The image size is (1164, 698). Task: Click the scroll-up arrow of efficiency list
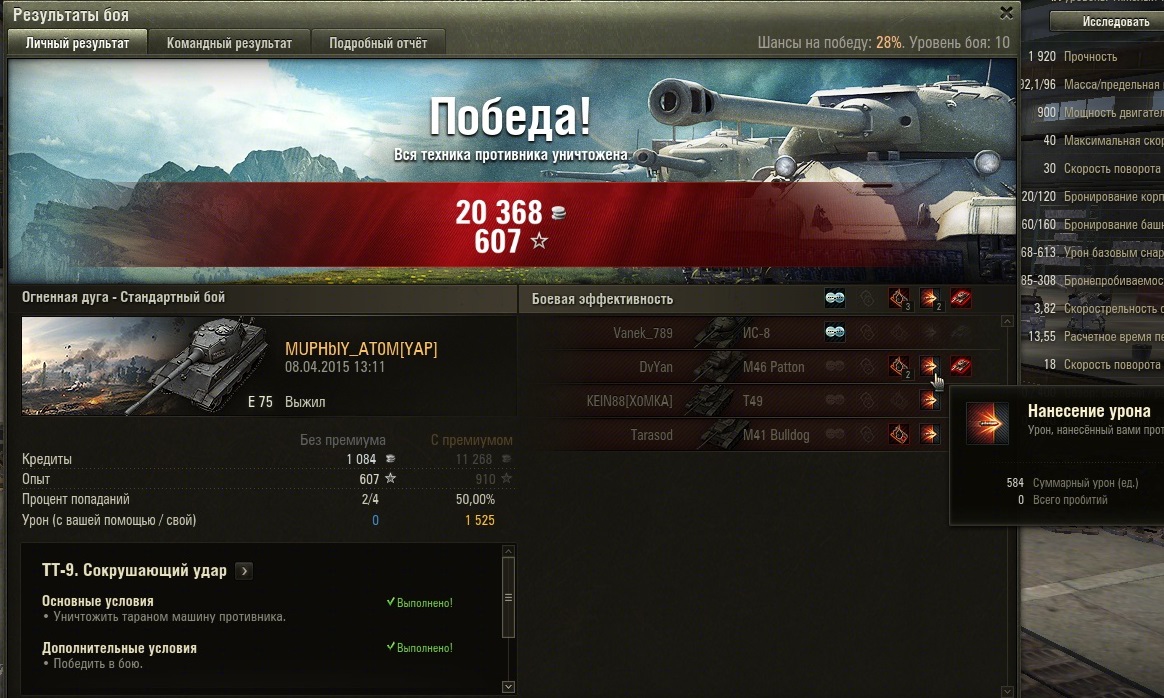pyautogui.click(x=1007, y=322)
